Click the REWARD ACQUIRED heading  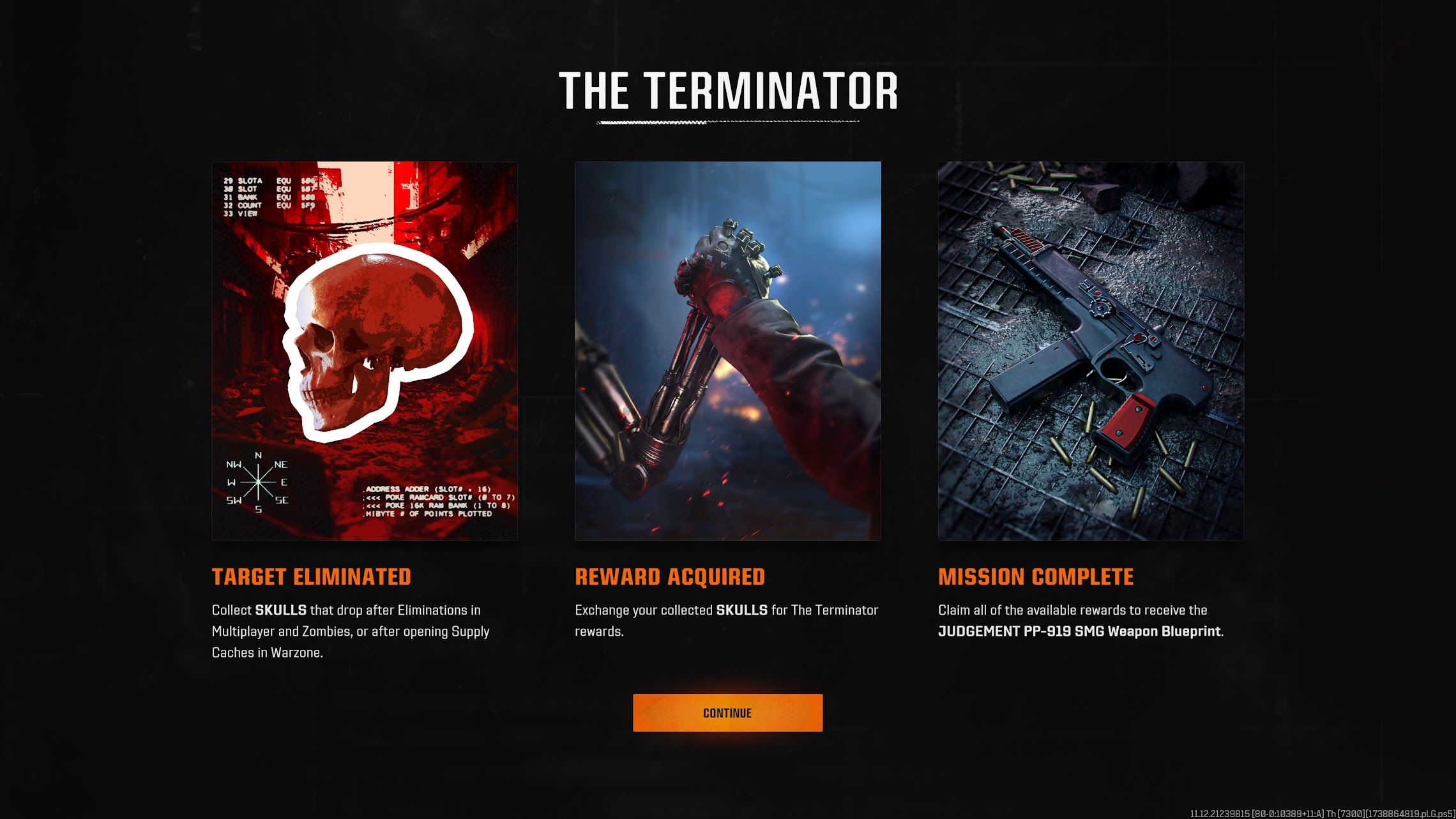click(x=670, y=576)
